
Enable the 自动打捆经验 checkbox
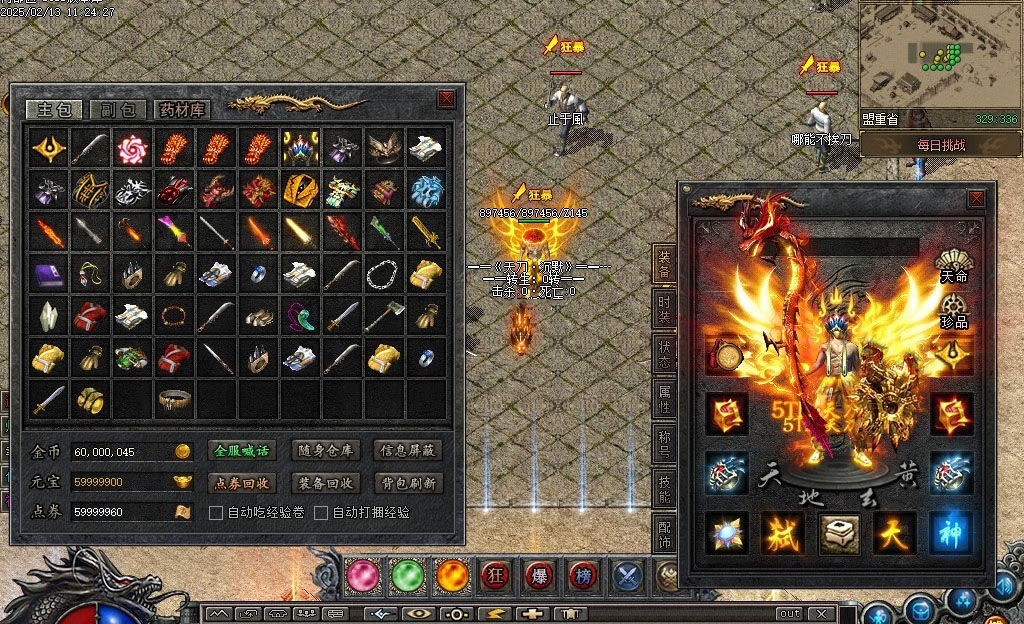(321, 513)
